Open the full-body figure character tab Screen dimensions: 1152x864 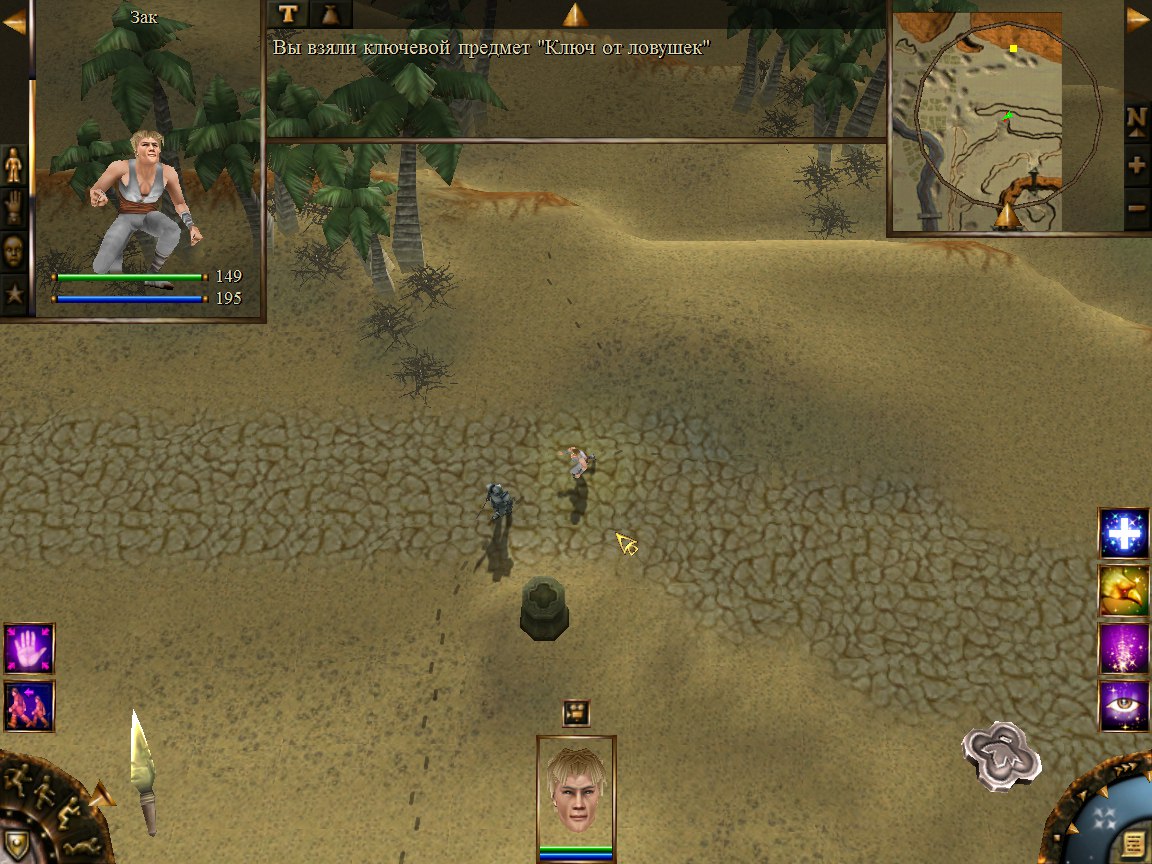pos(14,164)
